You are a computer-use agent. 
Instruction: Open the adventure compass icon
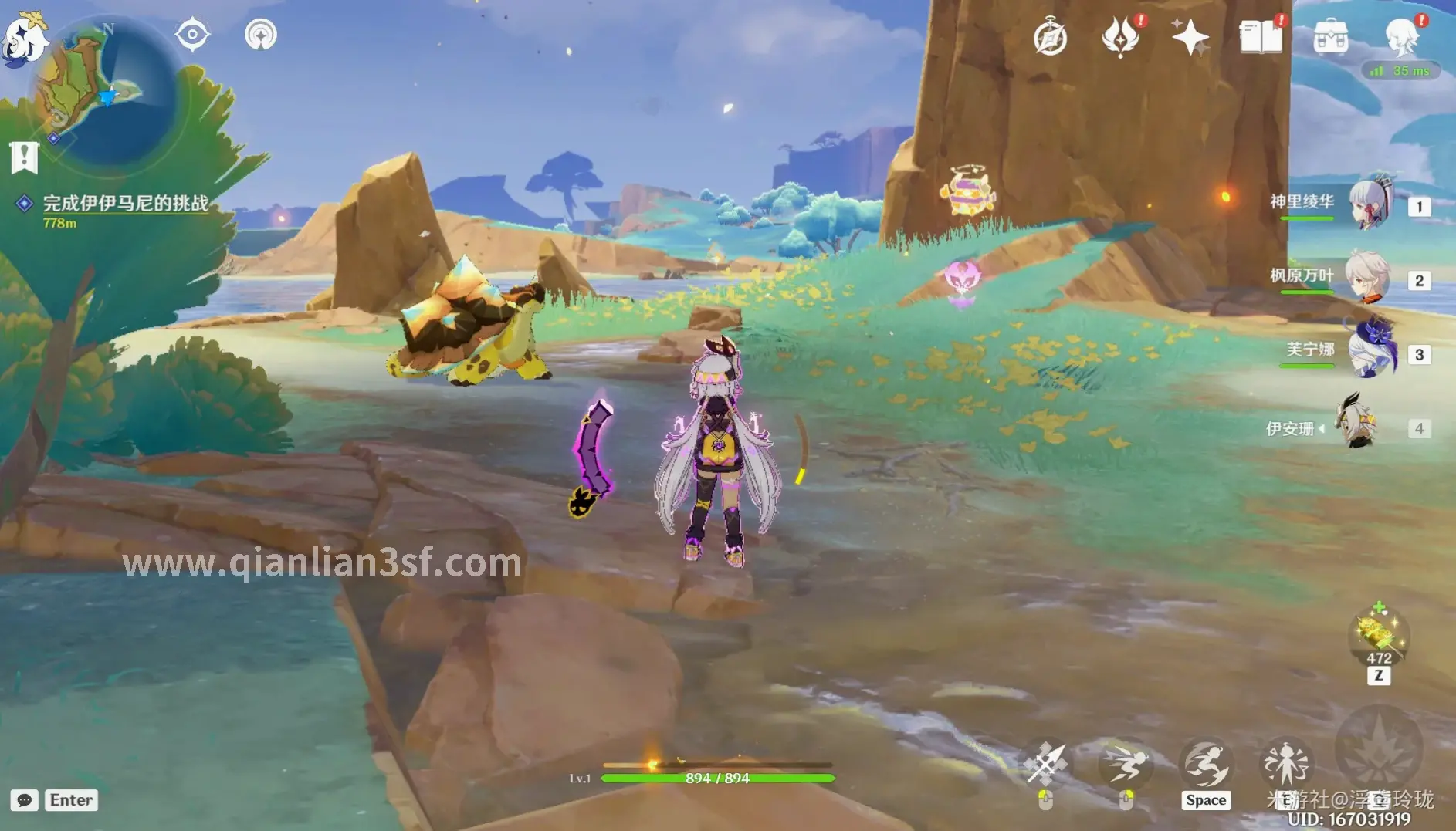[x=1050, y=37]
